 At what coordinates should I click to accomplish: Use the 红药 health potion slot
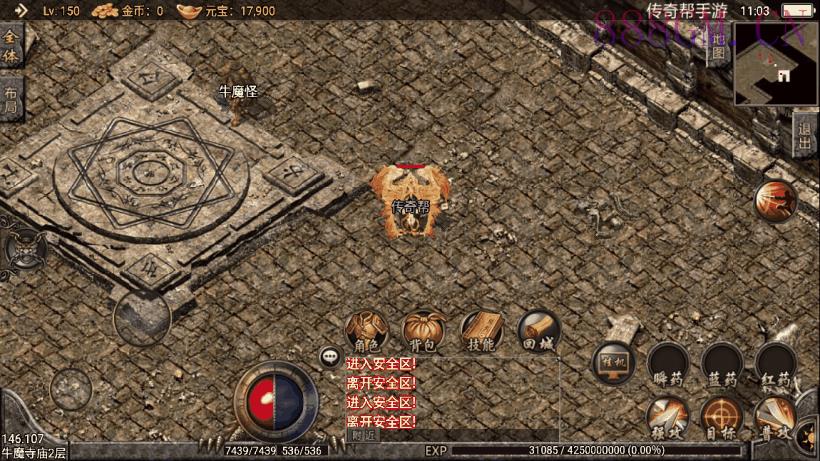pos(776,365)
